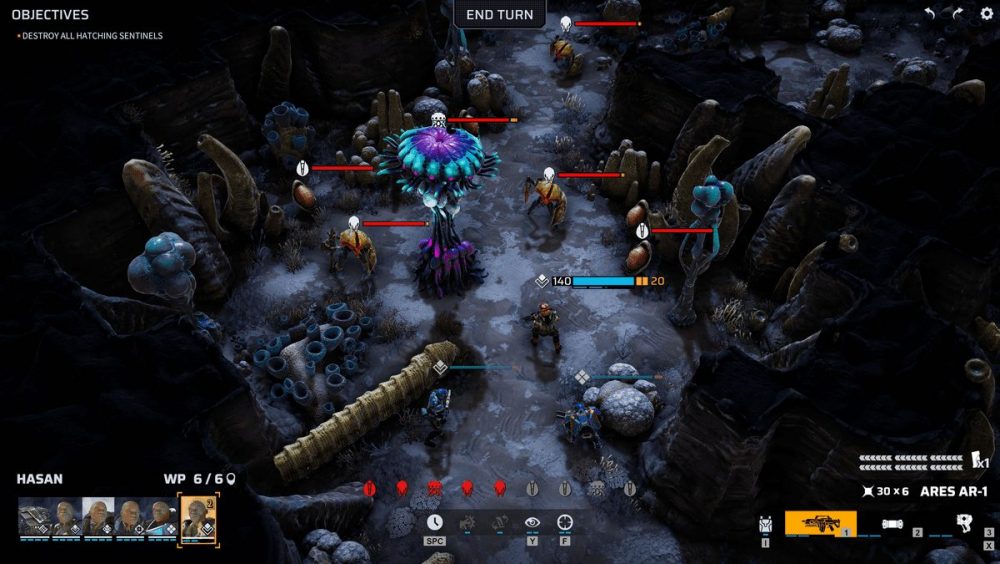Open the settings gear menu
Viewport: 1000px width, 564px height.
click(x=986, y=14)
